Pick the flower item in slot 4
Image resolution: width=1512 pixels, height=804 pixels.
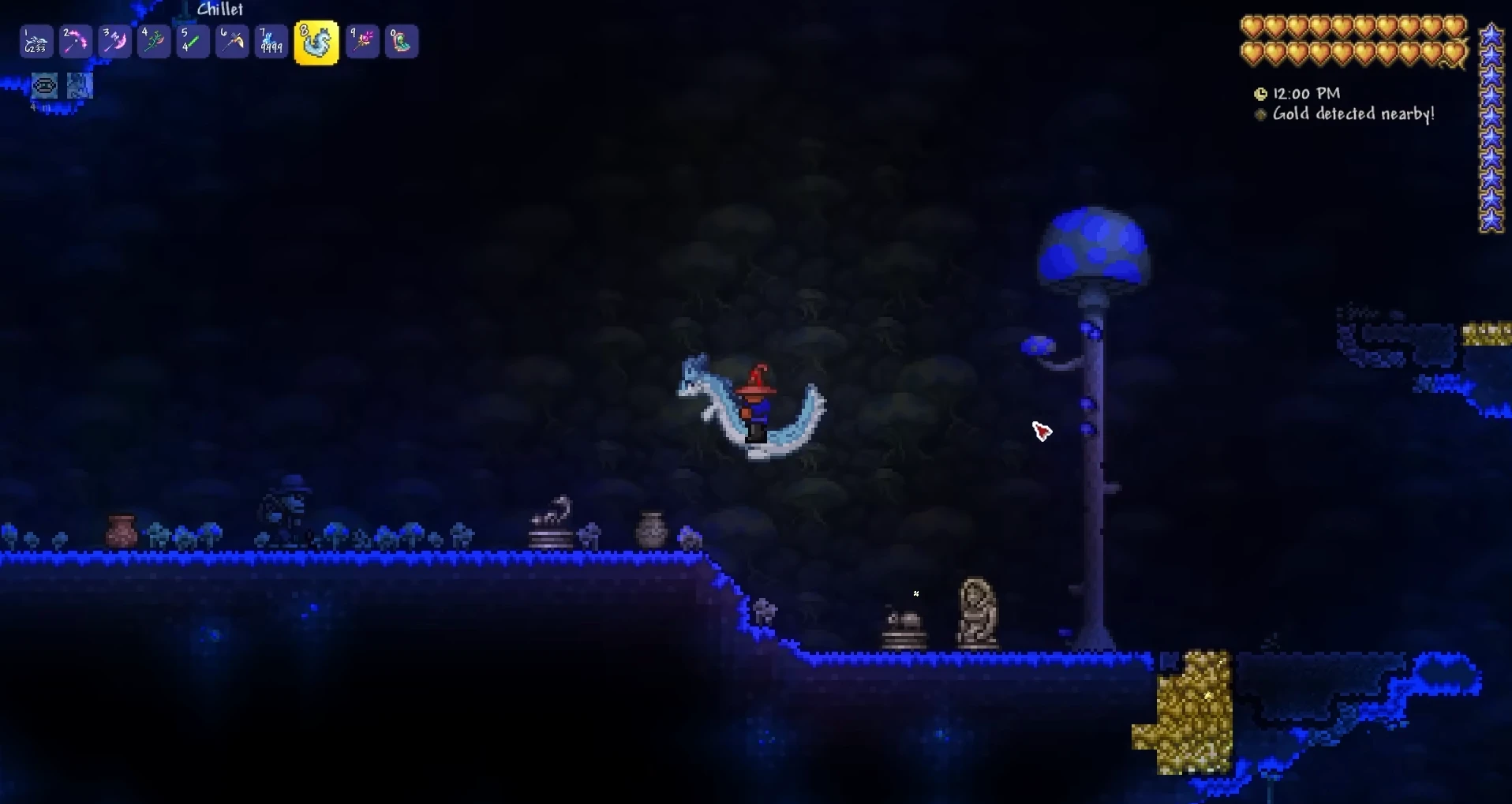154,41
